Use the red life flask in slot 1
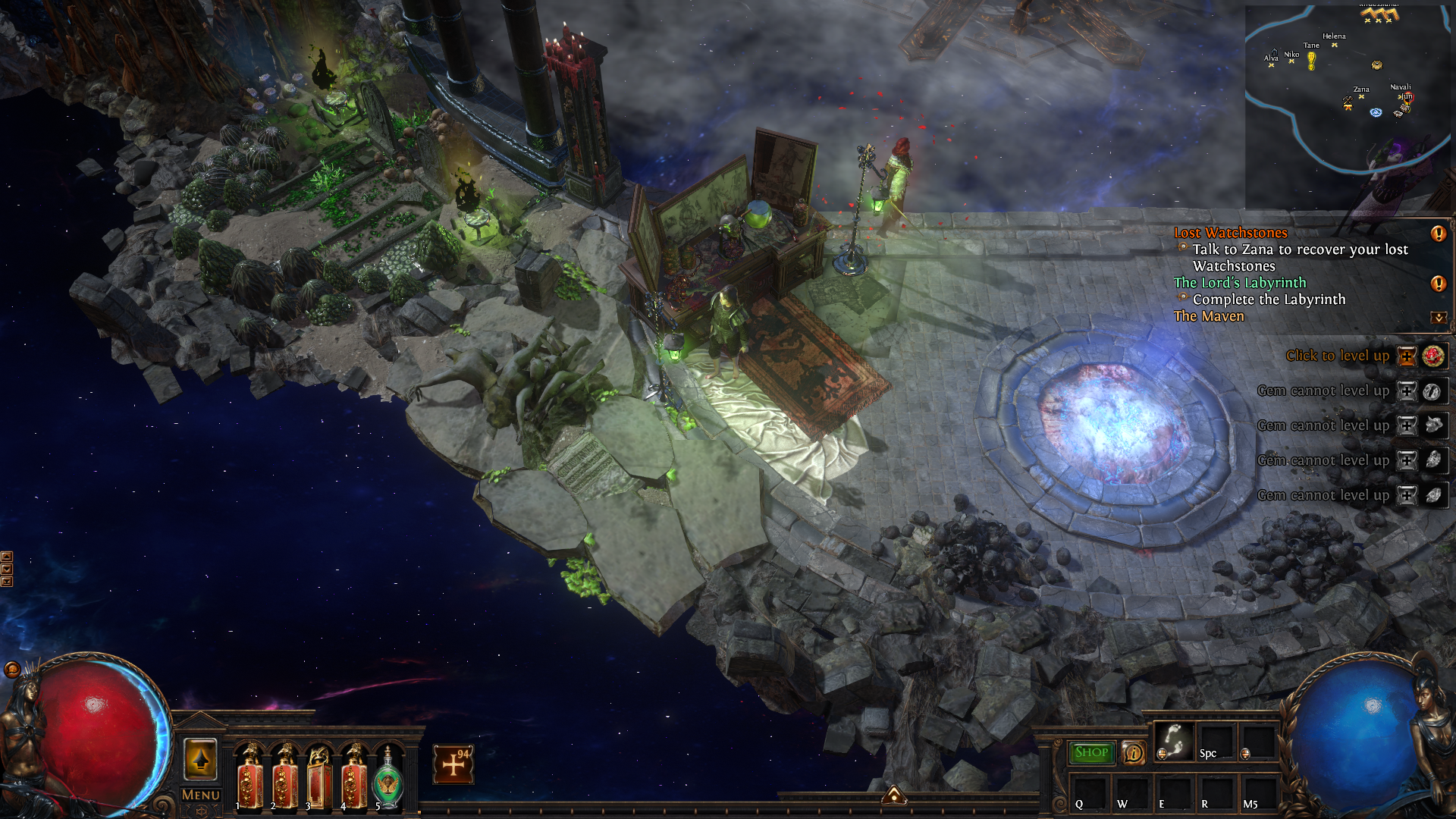This screenshot has width=1456, height=819. [249, 780]
